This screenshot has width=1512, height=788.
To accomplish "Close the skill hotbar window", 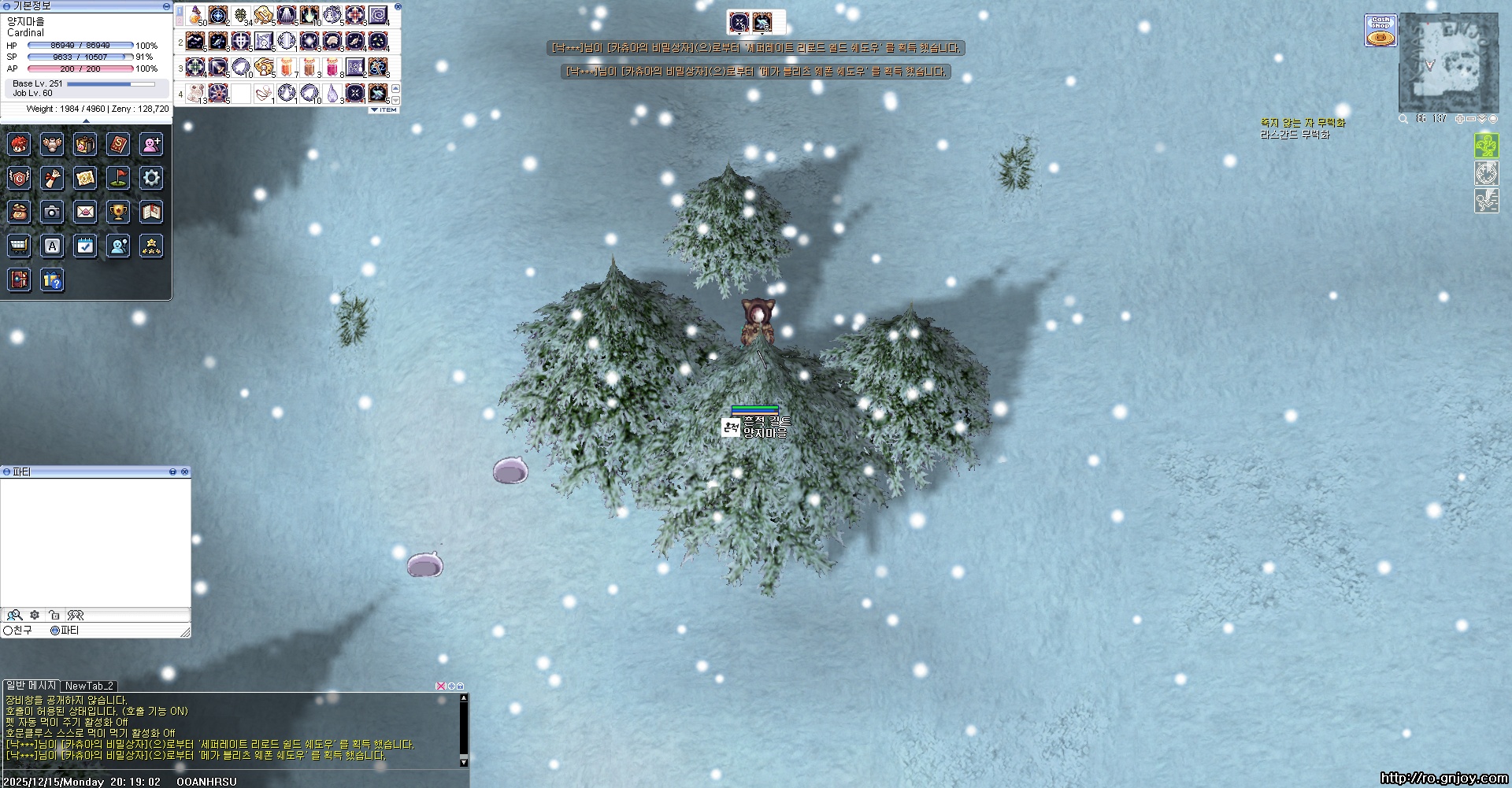I will pos(398,6).
